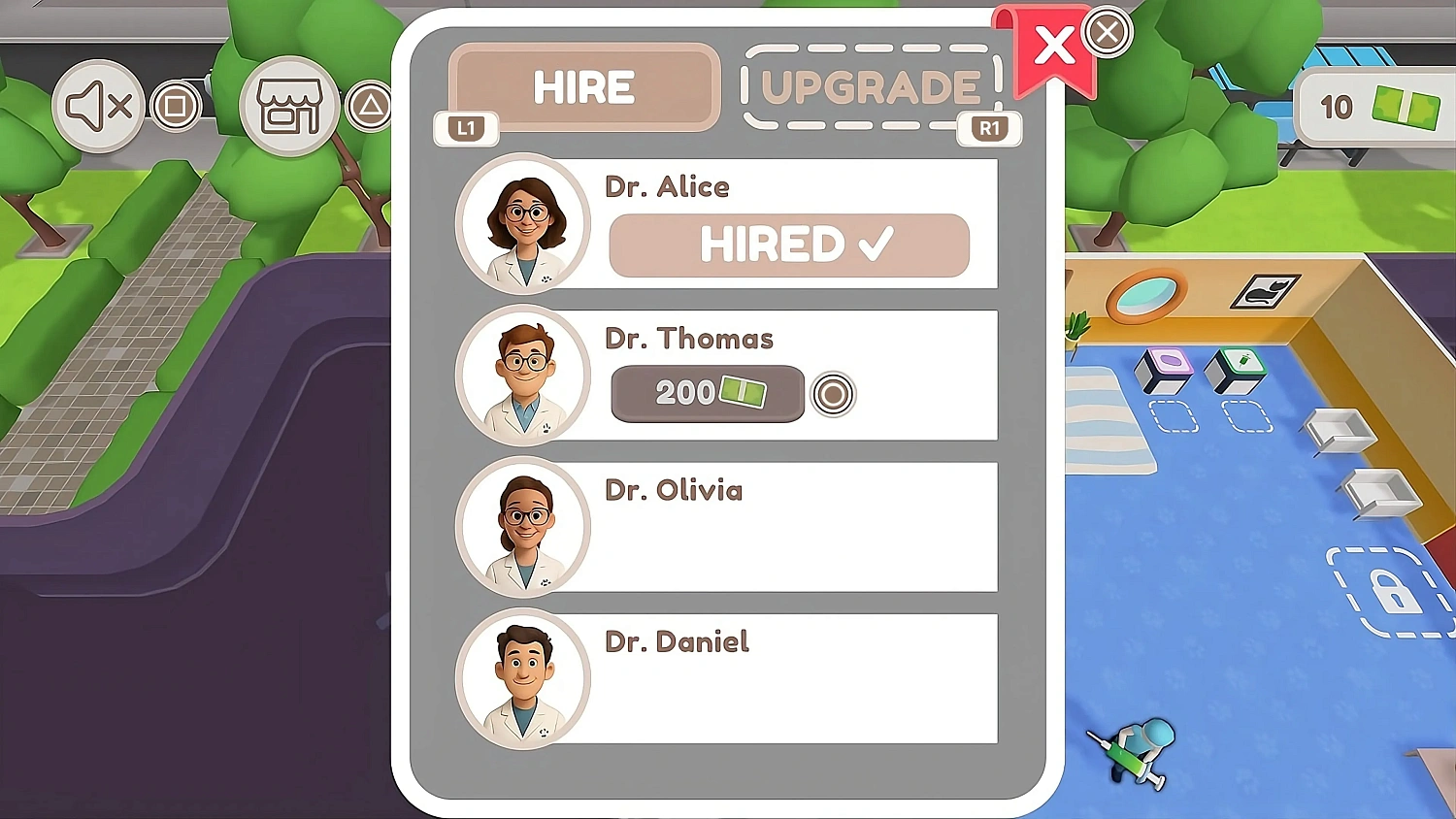1456x819 pixels.
Task: Click the R1 shoulder button indicator
Action: click(x=989, y=128)
